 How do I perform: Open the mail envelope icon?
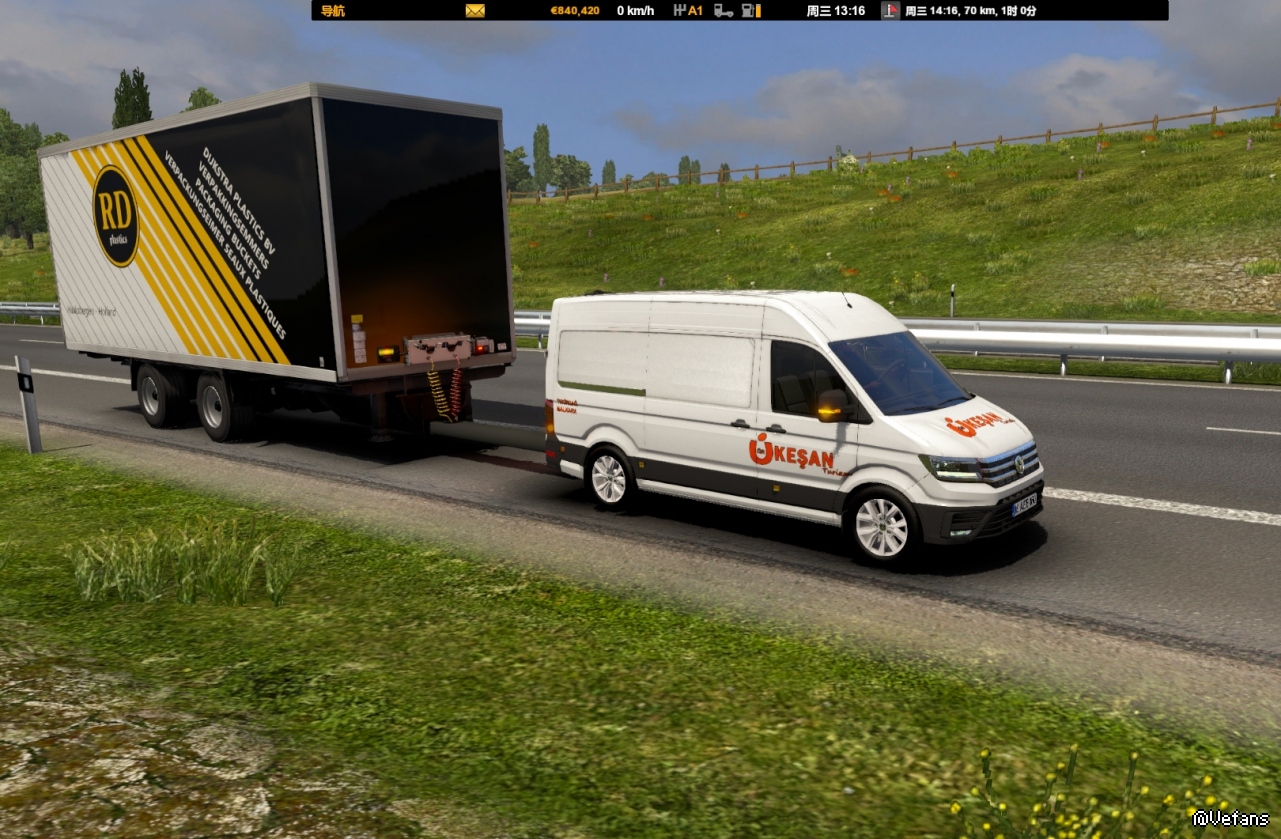point(475,11)
